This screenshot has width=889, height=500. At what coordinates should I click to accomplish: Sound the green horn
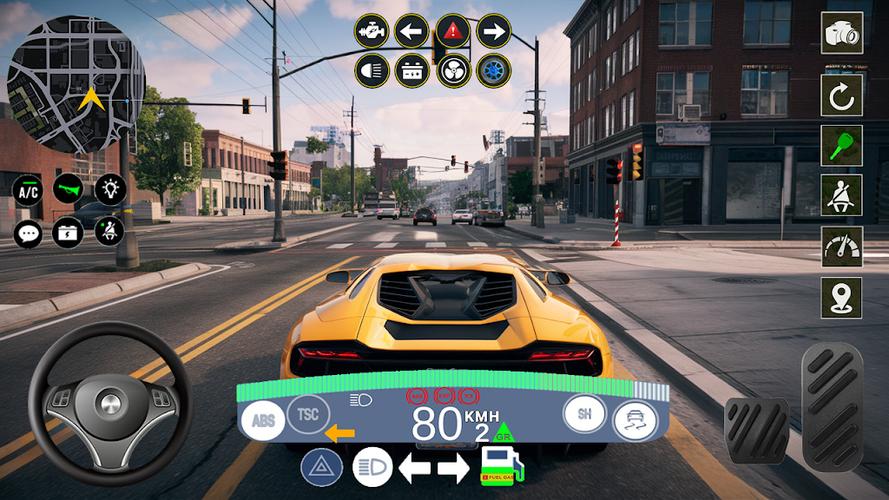[68, 189]
